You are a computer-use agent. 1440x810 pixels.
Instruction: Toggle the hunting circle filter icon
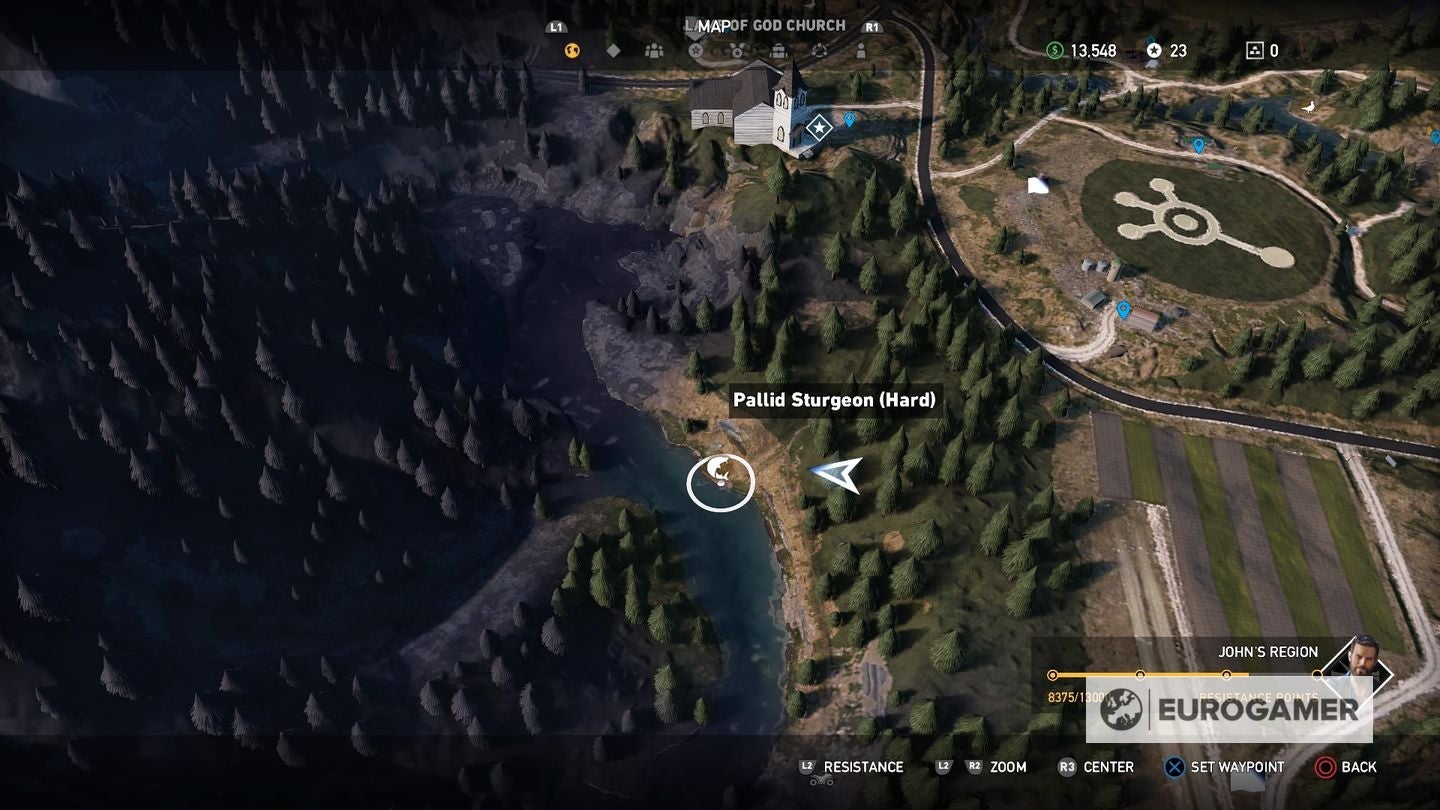click(x=820, y=50)
